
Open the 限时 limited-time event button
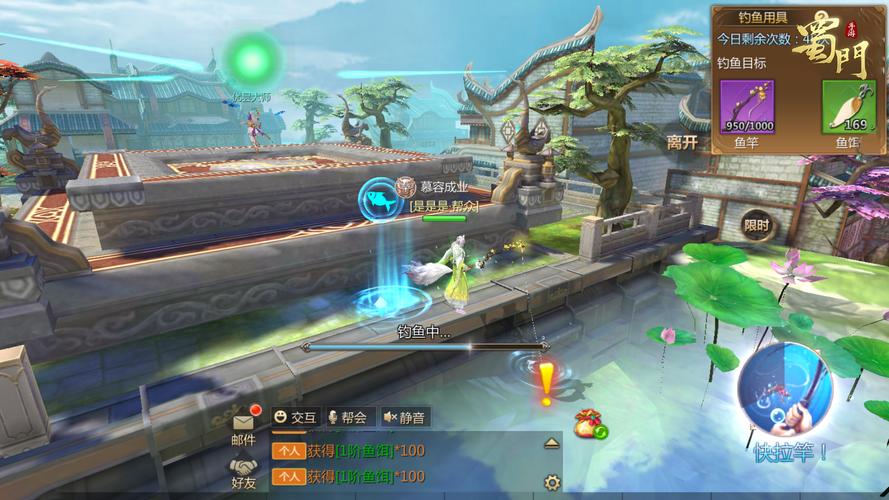tap(757, 225)
